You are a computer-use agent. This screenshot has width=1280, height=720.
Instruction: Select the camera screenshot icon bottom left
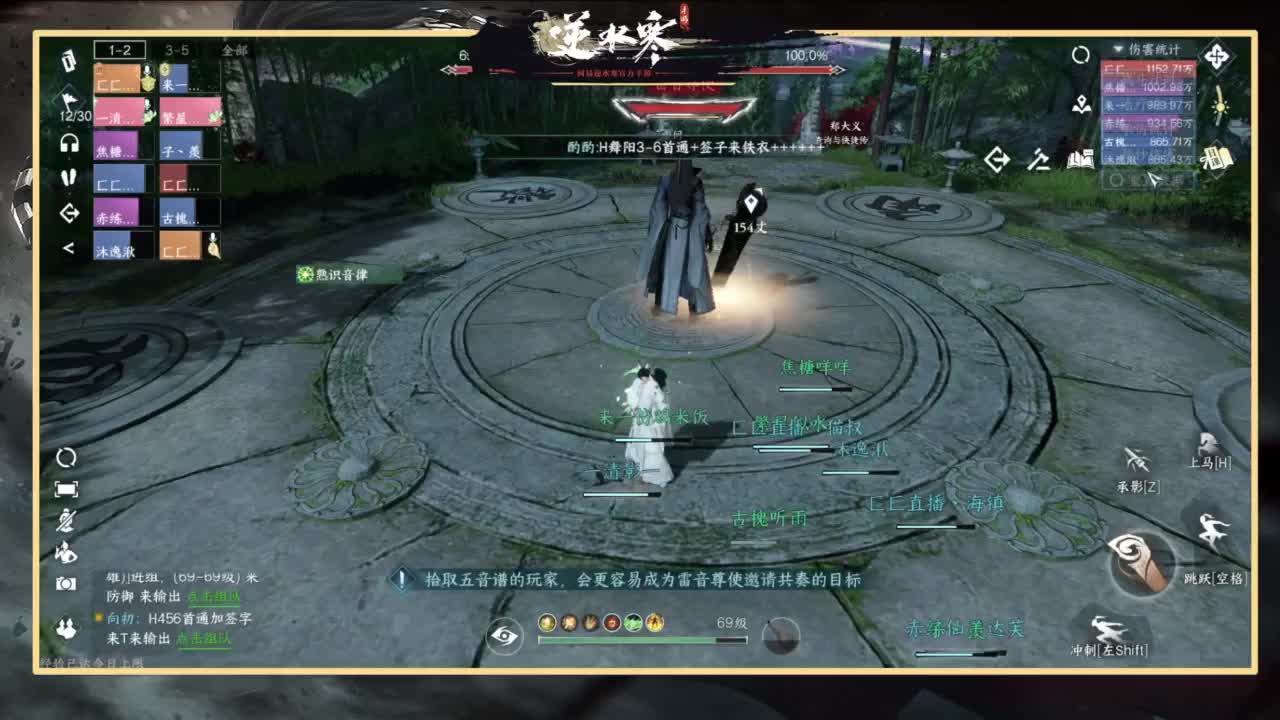(x=65, y=583)
